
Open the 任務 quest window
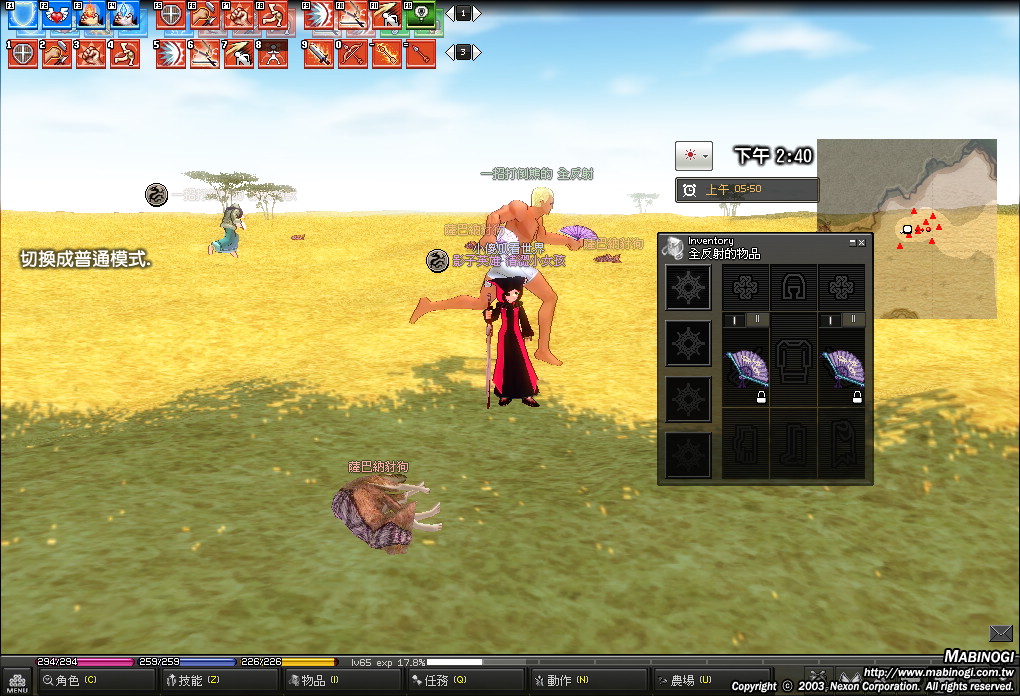tap(462, 681)
